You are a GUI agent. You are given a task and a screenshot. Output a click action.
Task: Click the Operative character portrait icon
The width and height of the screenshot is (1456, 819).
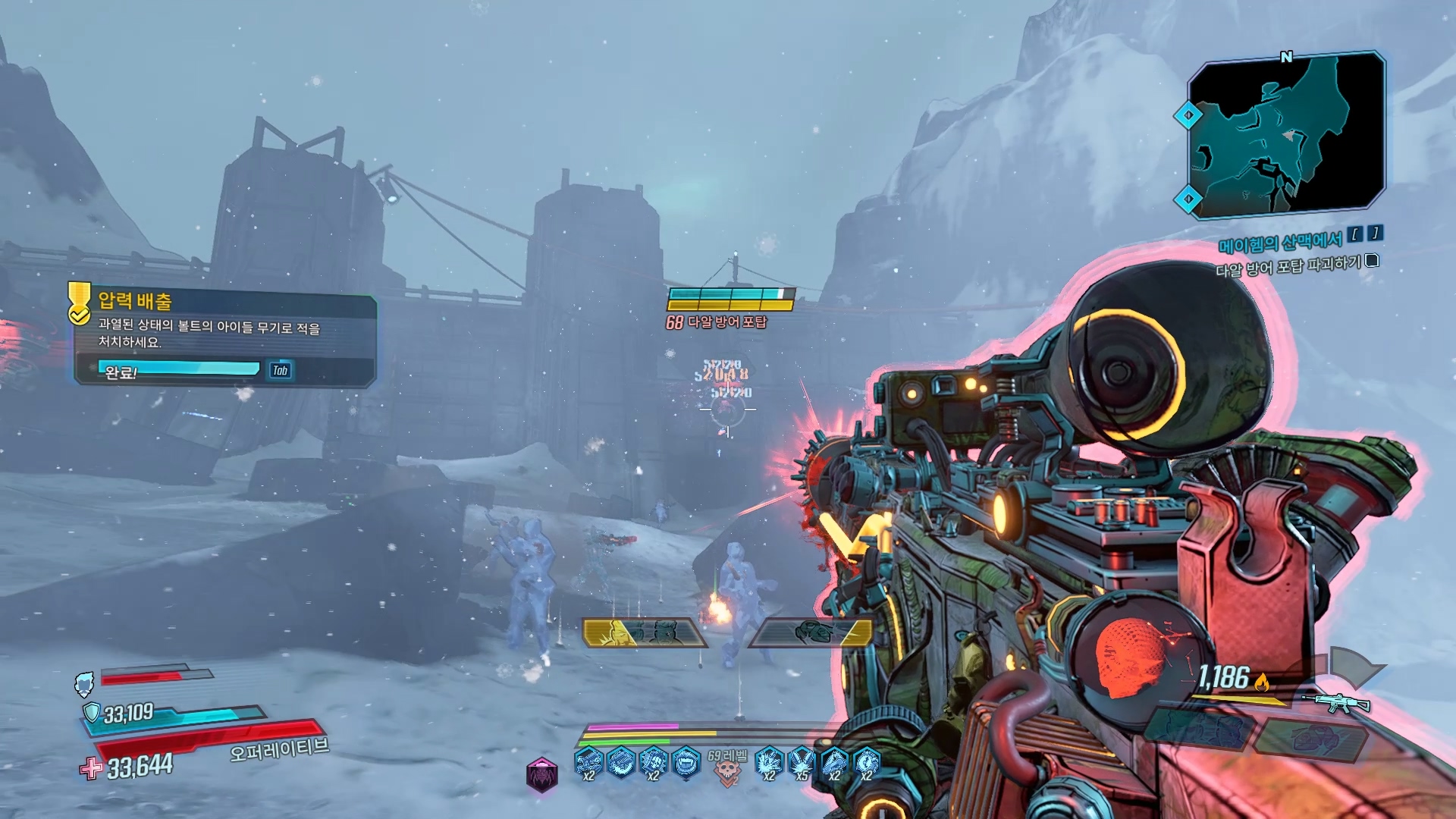pyautogui.click(x=84, y=683)
